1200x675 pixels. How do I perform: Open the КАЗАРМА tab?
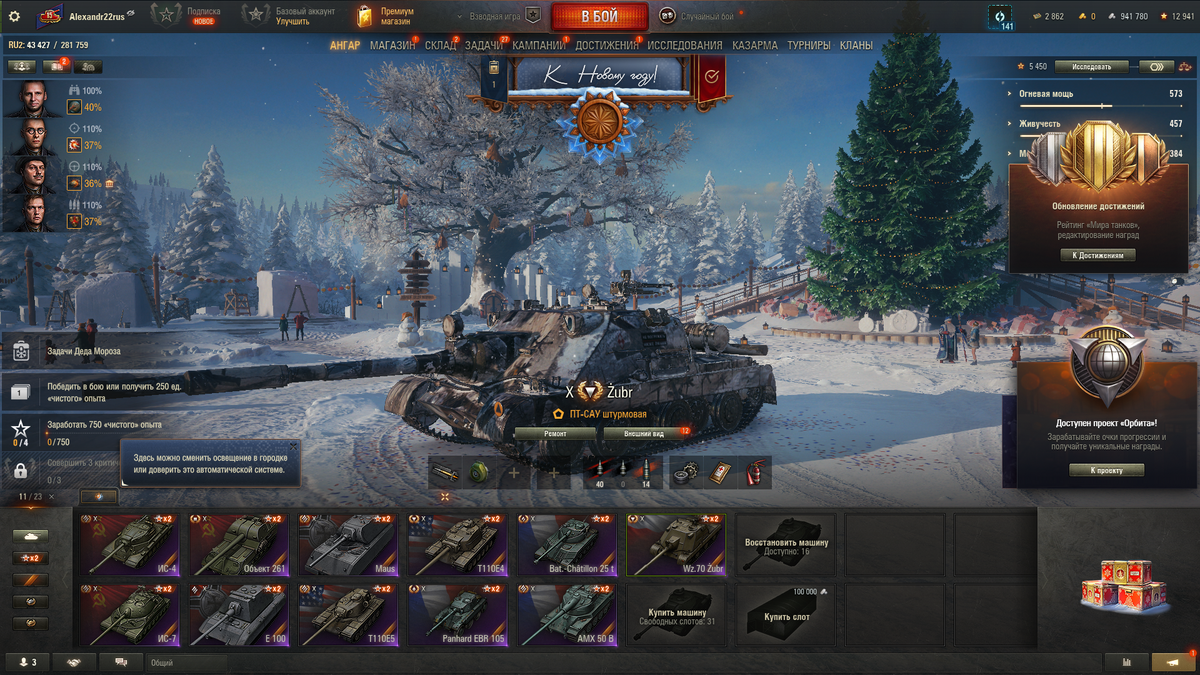coord(755,45)
